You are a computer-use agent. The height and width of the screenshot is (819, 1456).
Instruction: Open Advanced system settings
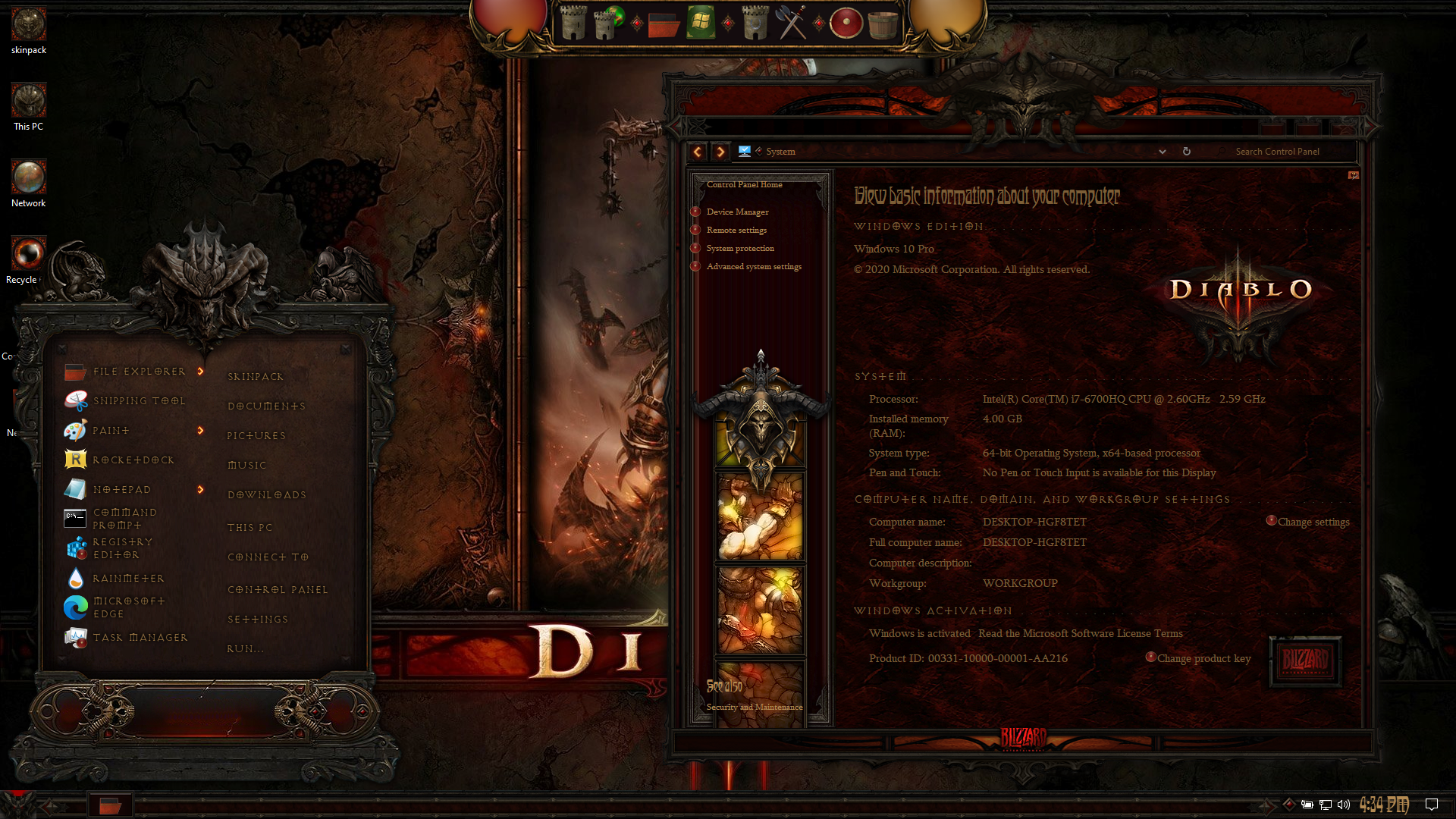tap(754, 267)
